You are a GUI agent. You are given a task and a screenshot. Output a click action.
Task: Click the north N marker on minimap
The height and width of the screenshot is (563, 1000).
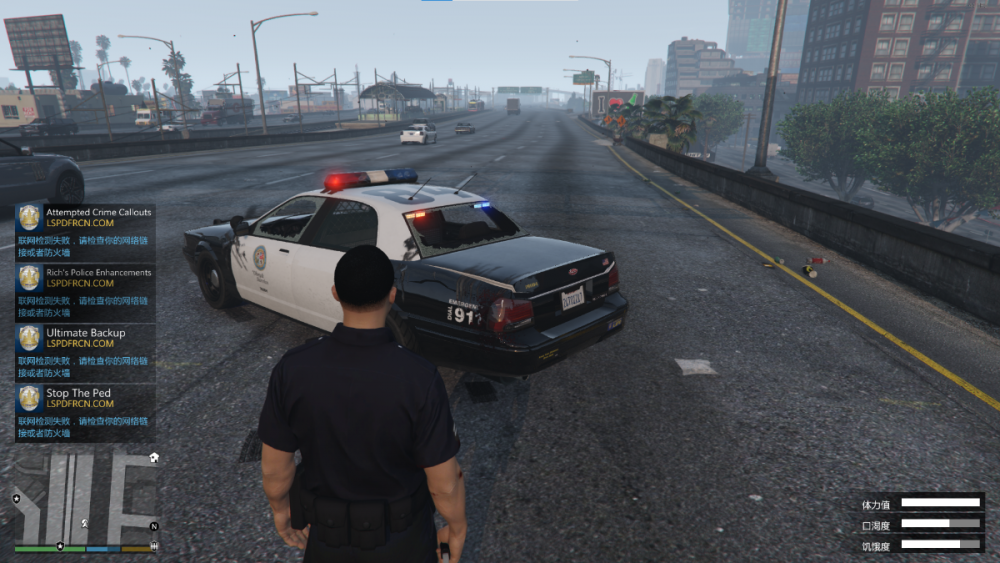(154, 526)
